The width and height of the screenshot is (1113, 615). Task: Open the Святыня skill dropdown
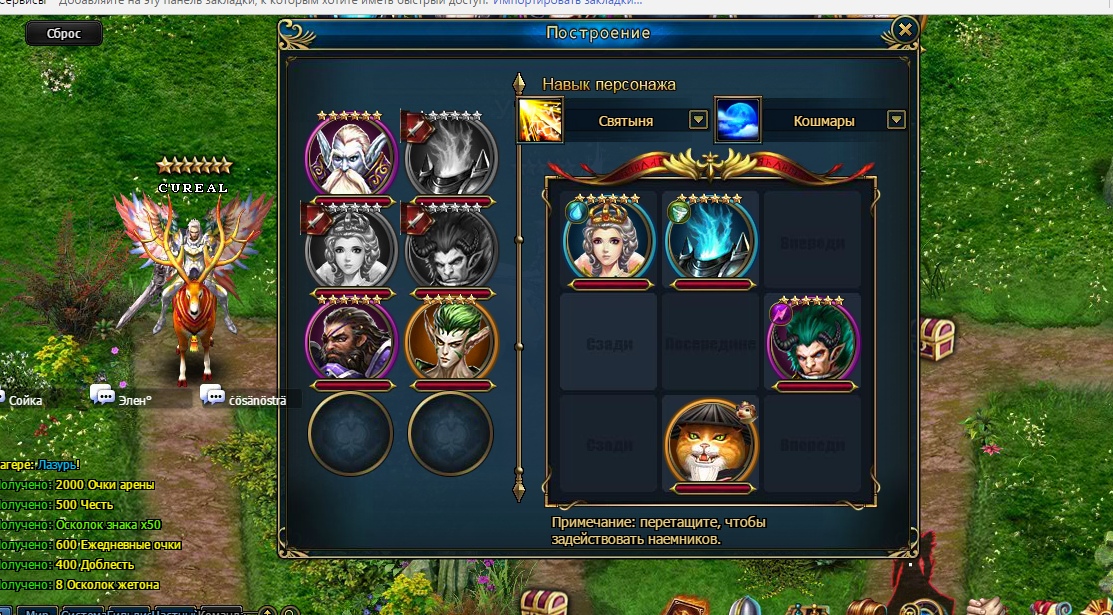[699, 120]
